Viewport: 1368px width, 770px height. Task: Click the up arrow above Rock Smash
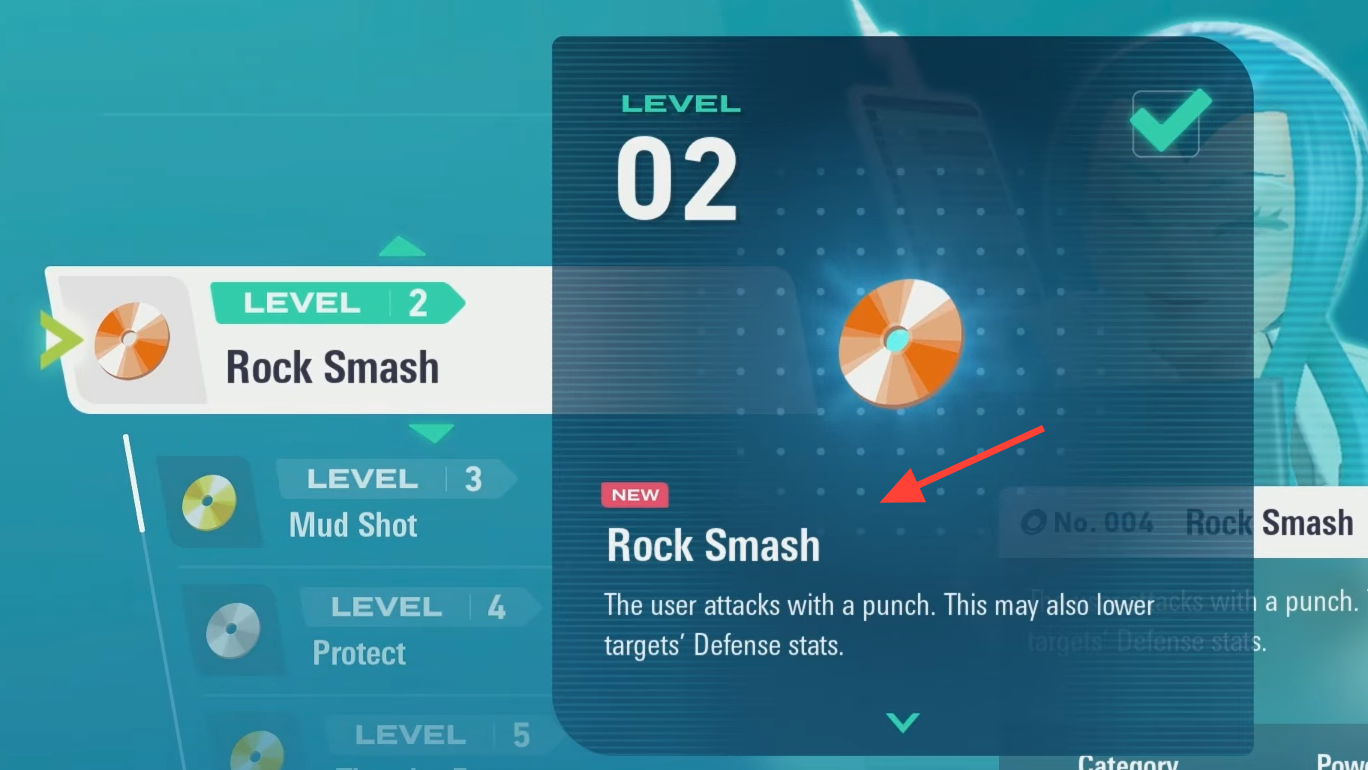(402, 246)
